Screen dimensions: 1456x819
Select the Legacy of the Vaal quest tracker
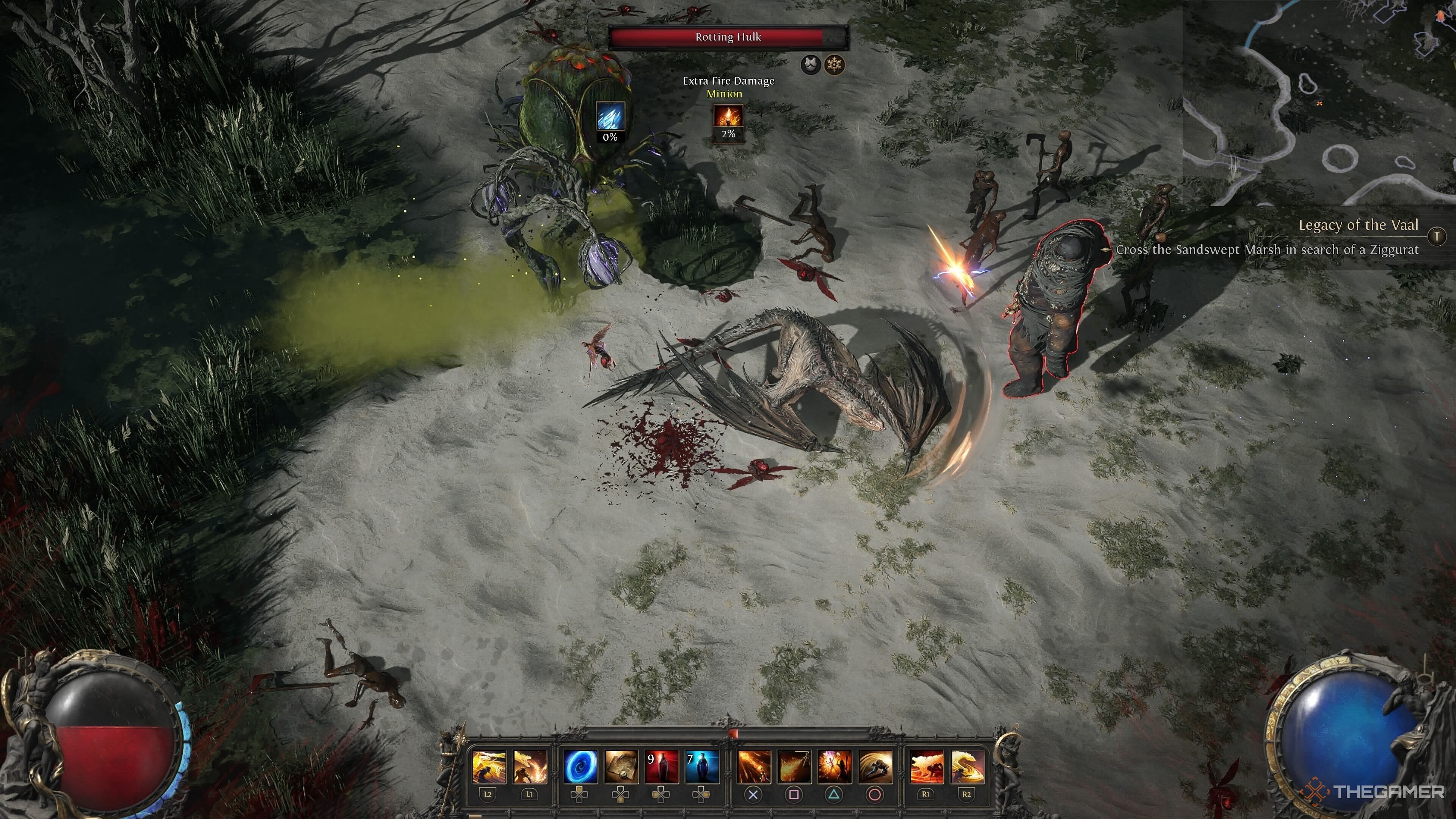1358,226
